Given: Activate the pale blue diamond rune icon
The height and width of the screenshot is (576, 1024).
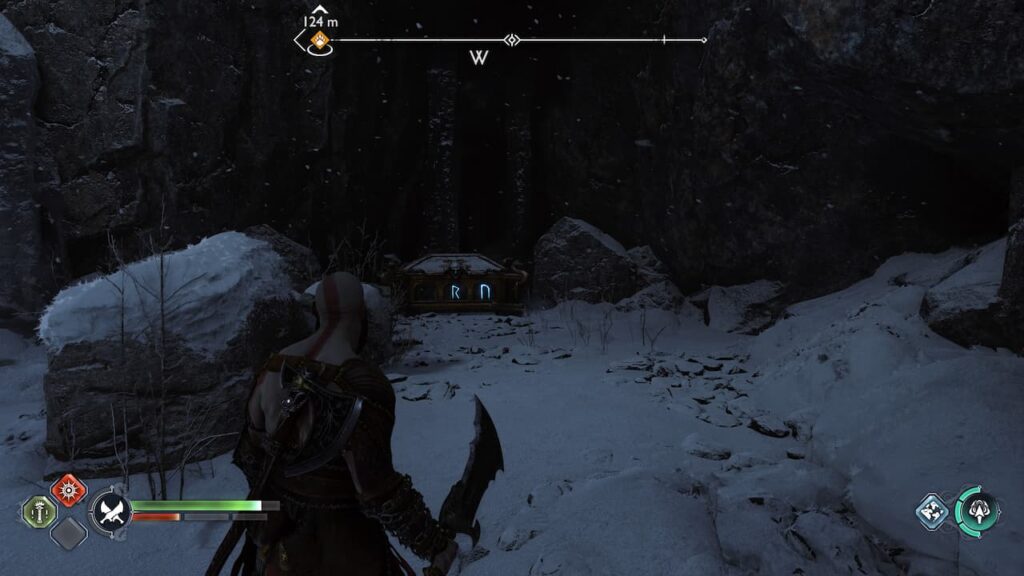Looking at the screenshot, I should tap(932, 511).
